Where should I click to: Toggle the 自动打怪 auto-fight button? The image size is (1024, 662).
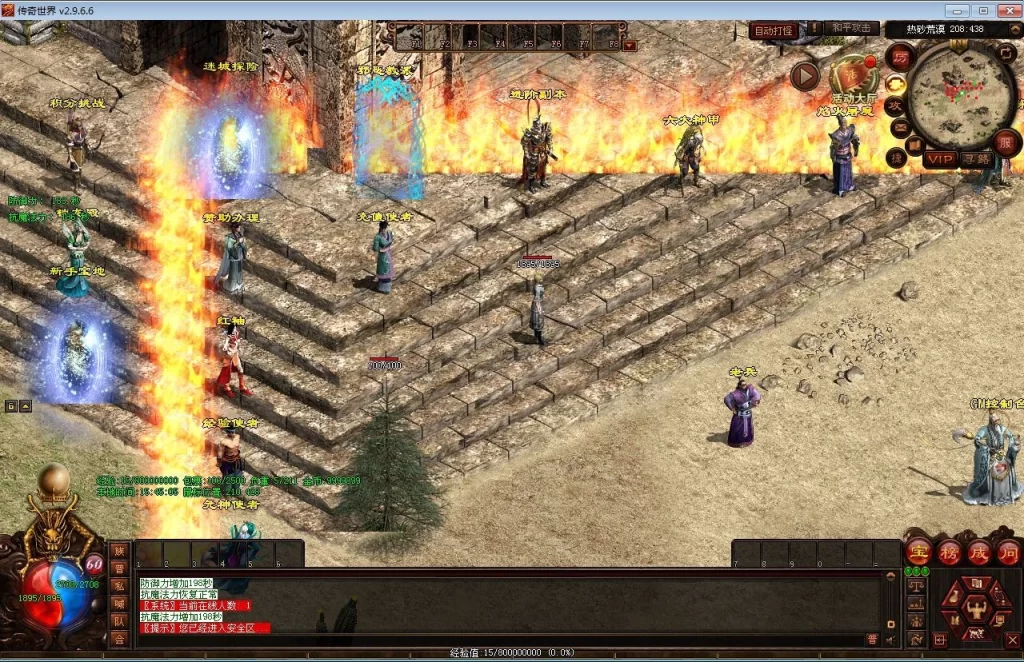[773, 30]
